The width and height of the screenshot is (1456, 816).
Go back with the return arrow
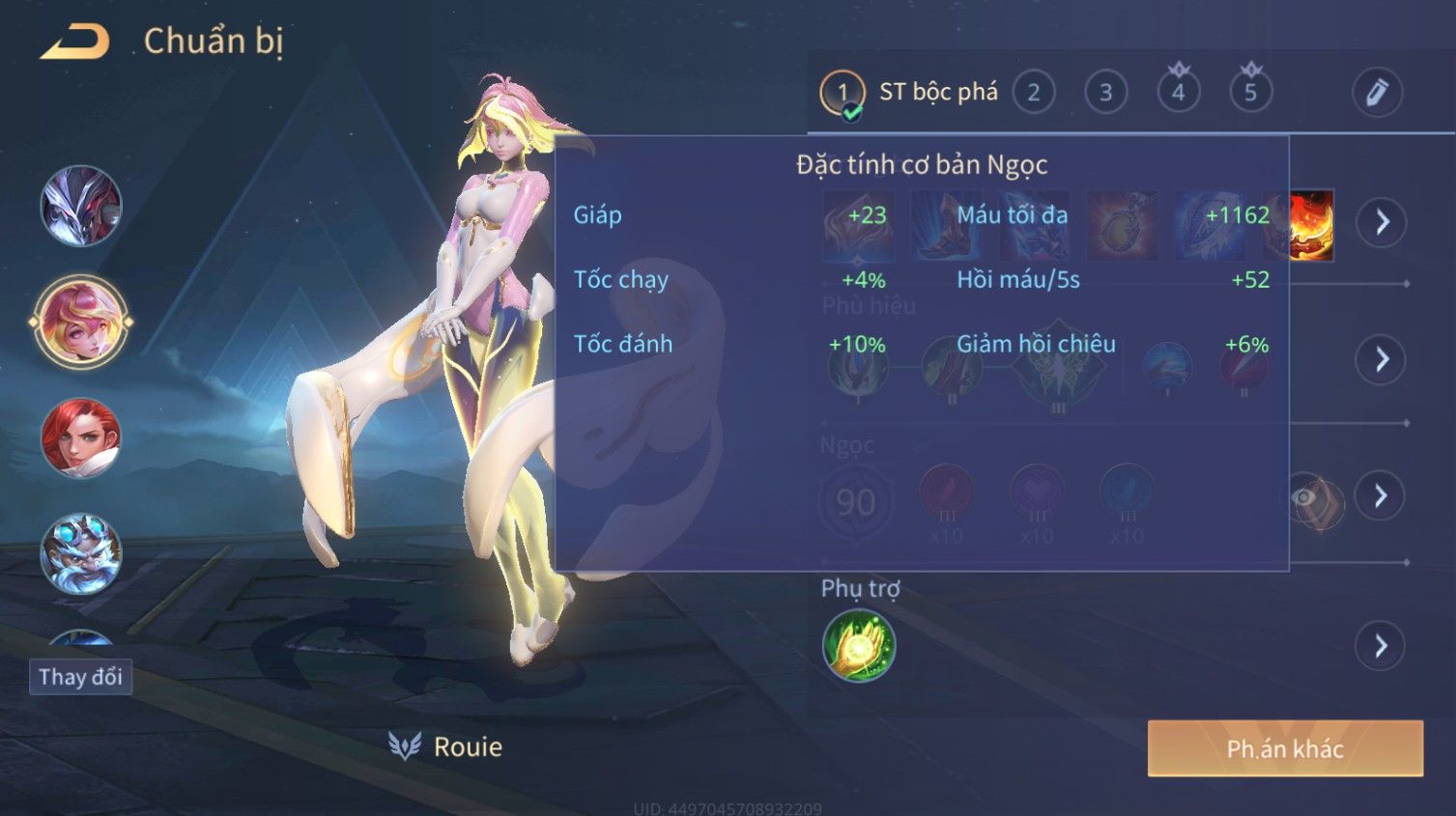click(75, 42)
